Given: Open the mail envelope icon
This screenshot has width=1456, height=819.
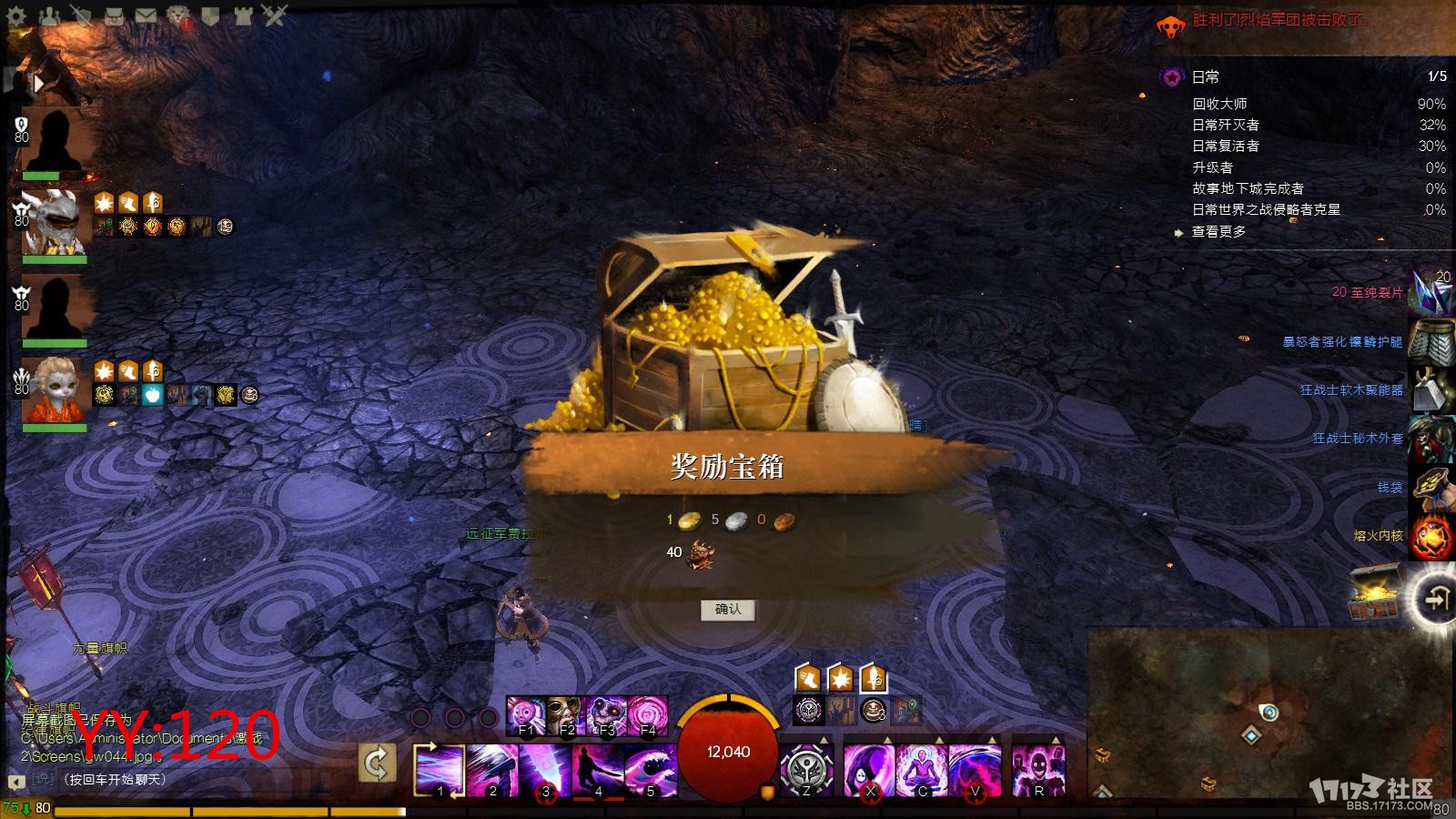Looking at the screenshot, I should click(x=146, y=15).
